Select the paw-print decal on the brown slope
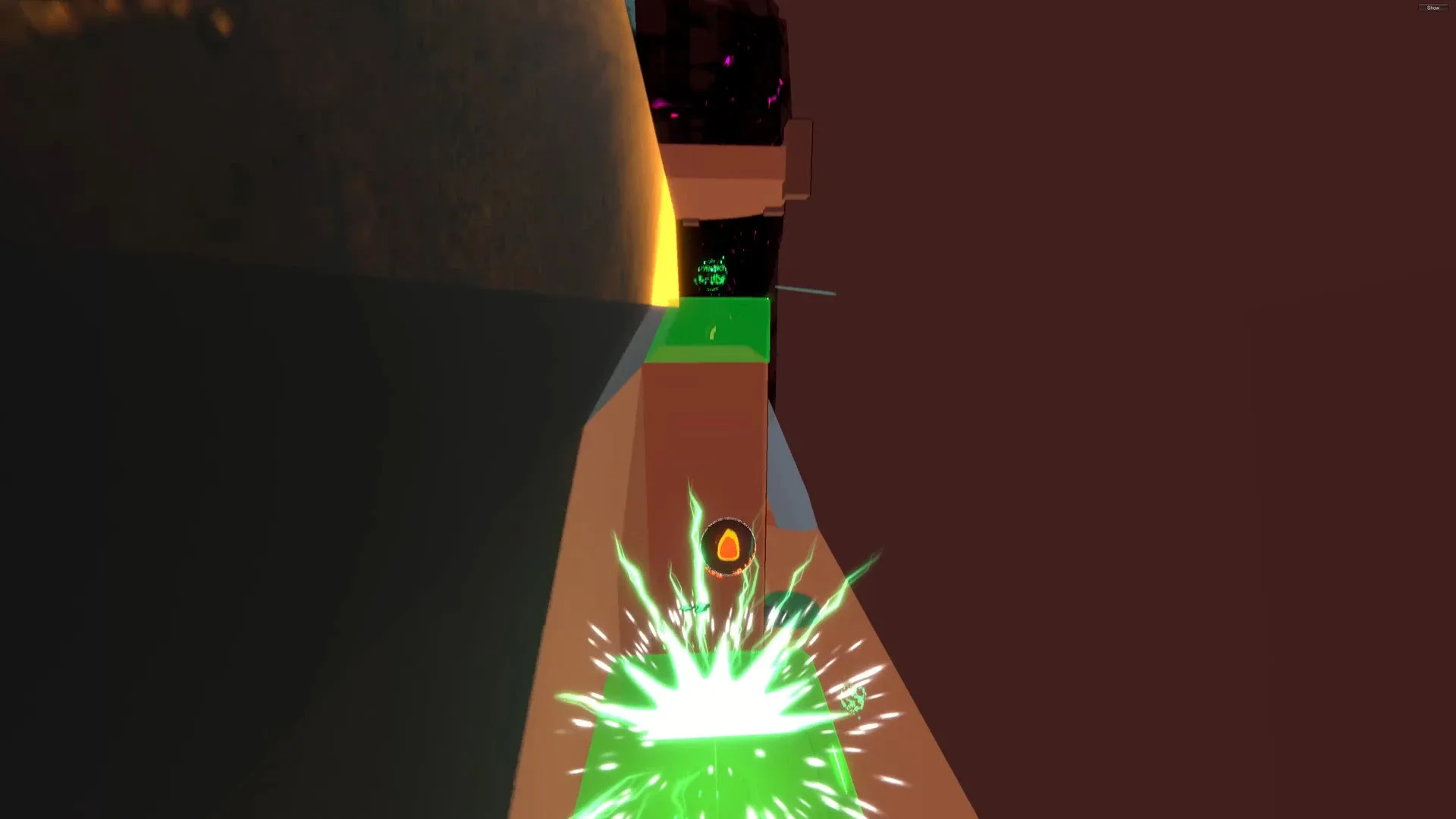The height and width of the screenshot is (819, 1456). click(852, 699)
